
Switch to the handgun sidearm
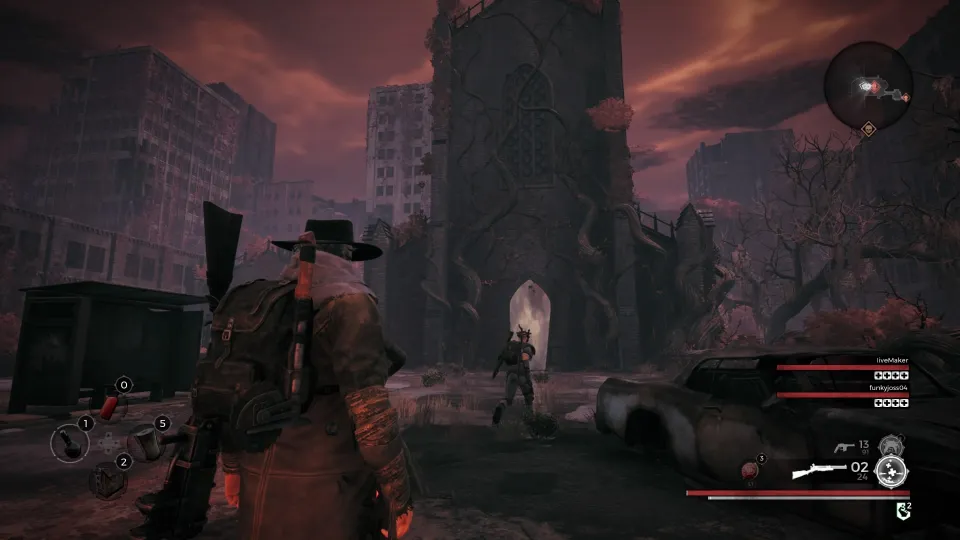(x=845, y=448)
